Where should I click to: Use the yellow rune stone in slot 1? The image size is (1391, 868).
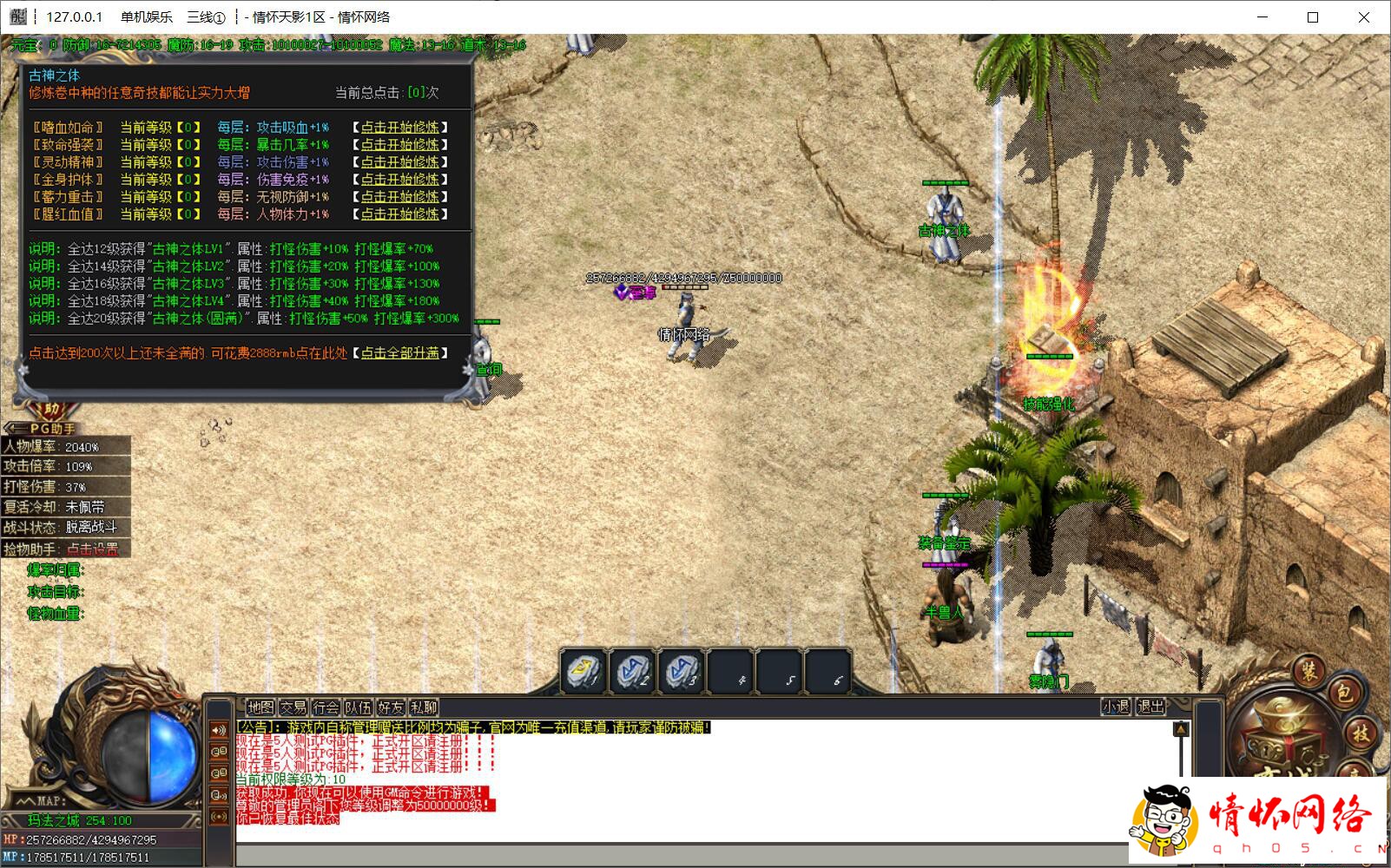point(583,671)
